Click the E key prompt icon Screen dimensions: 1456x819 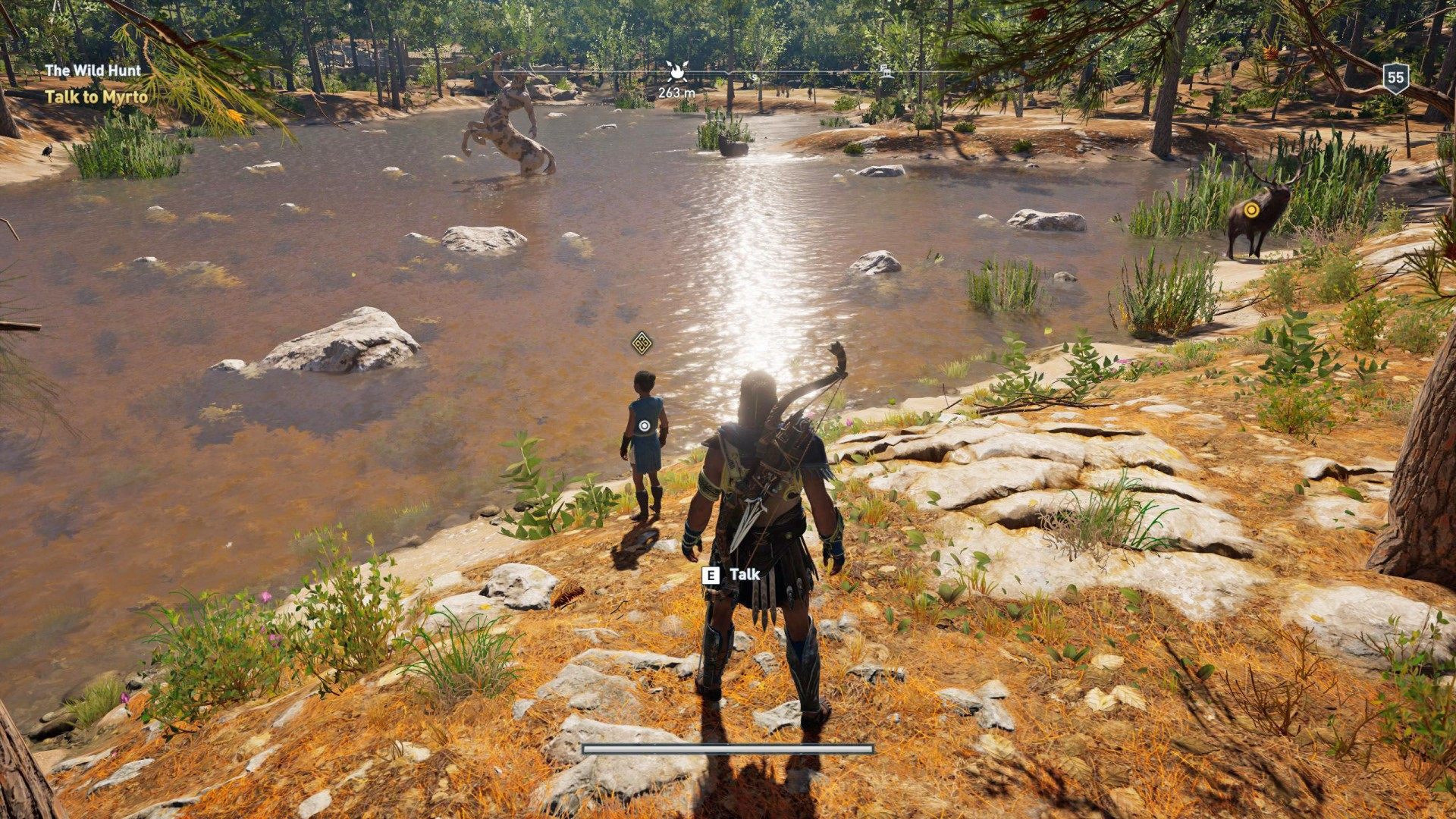709,576
